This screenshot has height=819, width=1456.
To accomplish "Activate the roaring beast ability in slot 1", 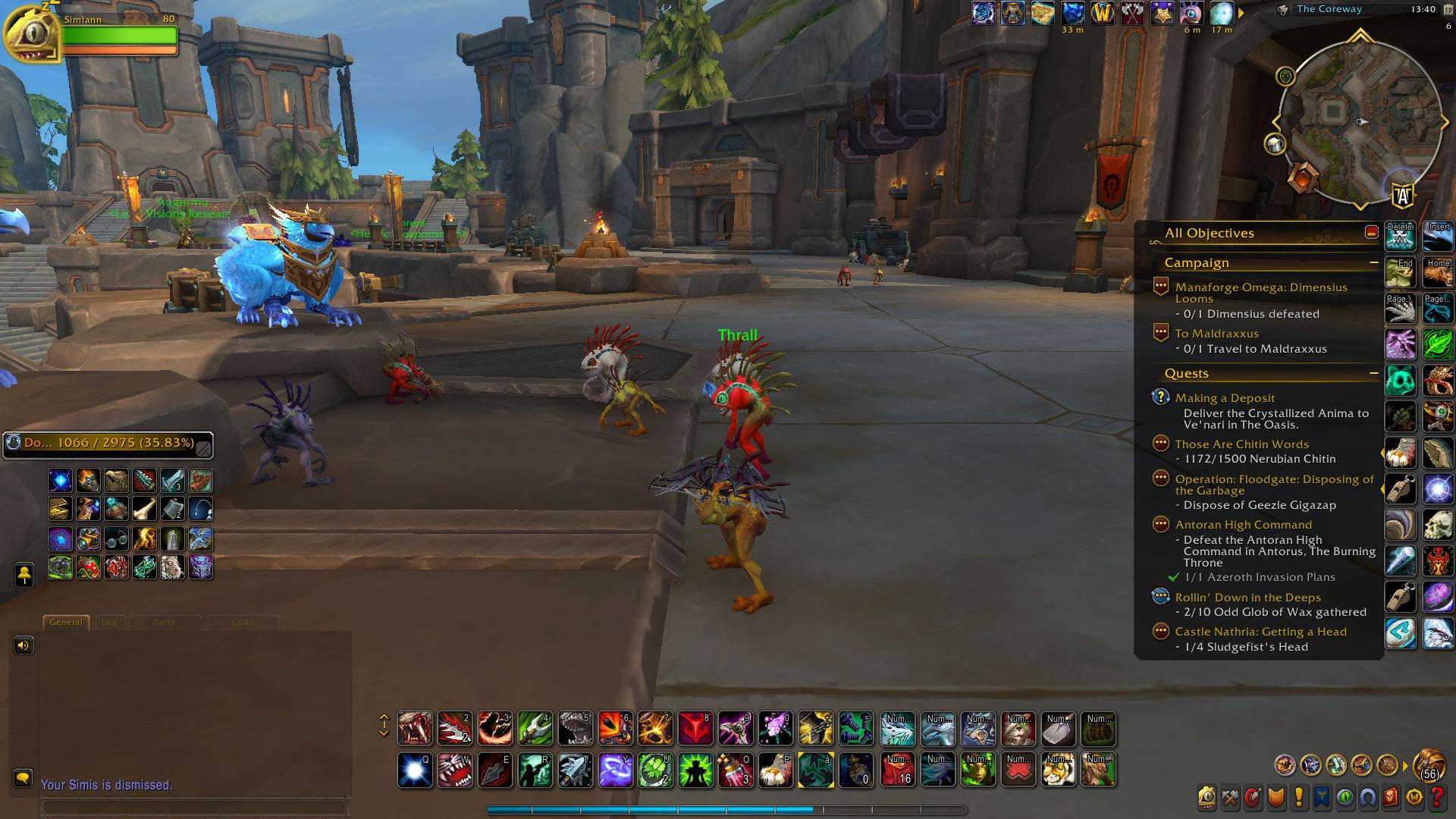I will click(415, 729).
